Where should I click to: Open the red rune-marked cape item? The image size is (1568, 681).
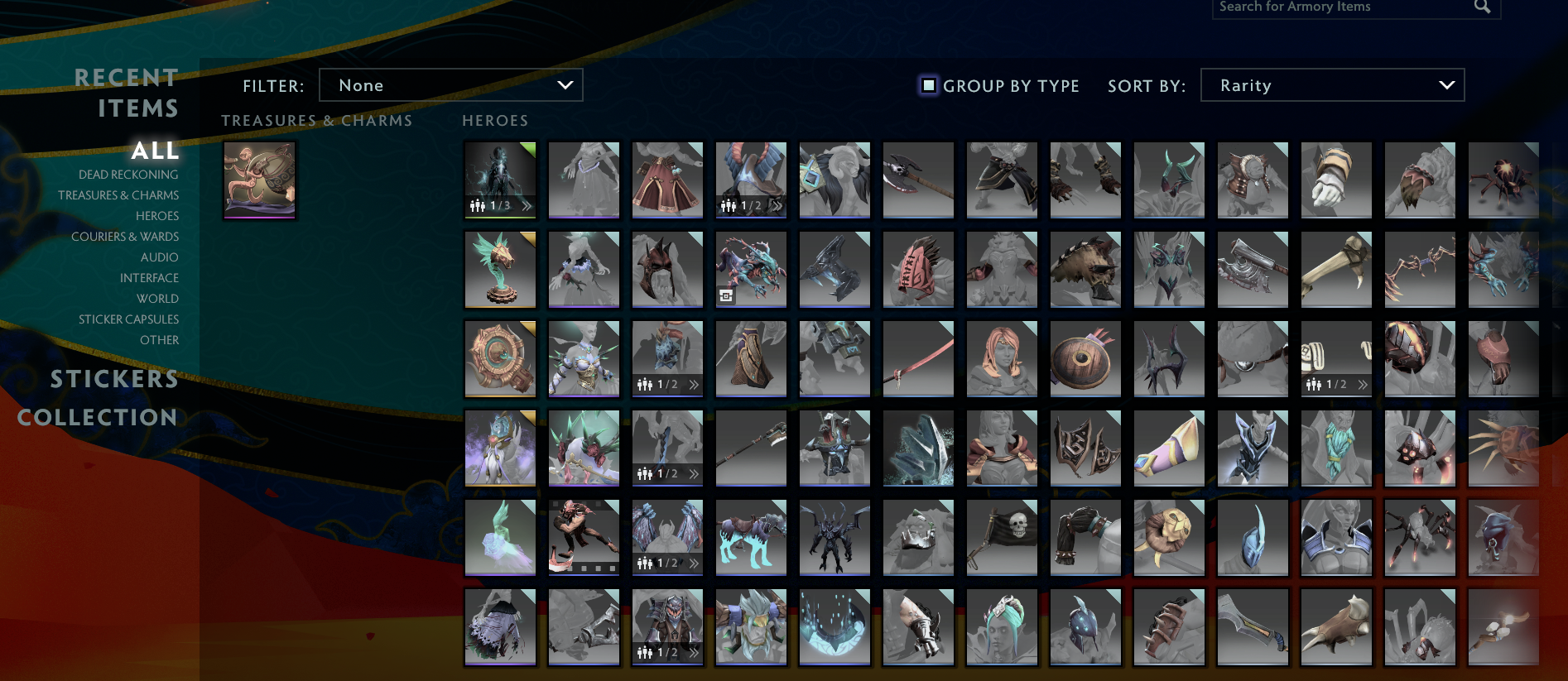[918, 269]
